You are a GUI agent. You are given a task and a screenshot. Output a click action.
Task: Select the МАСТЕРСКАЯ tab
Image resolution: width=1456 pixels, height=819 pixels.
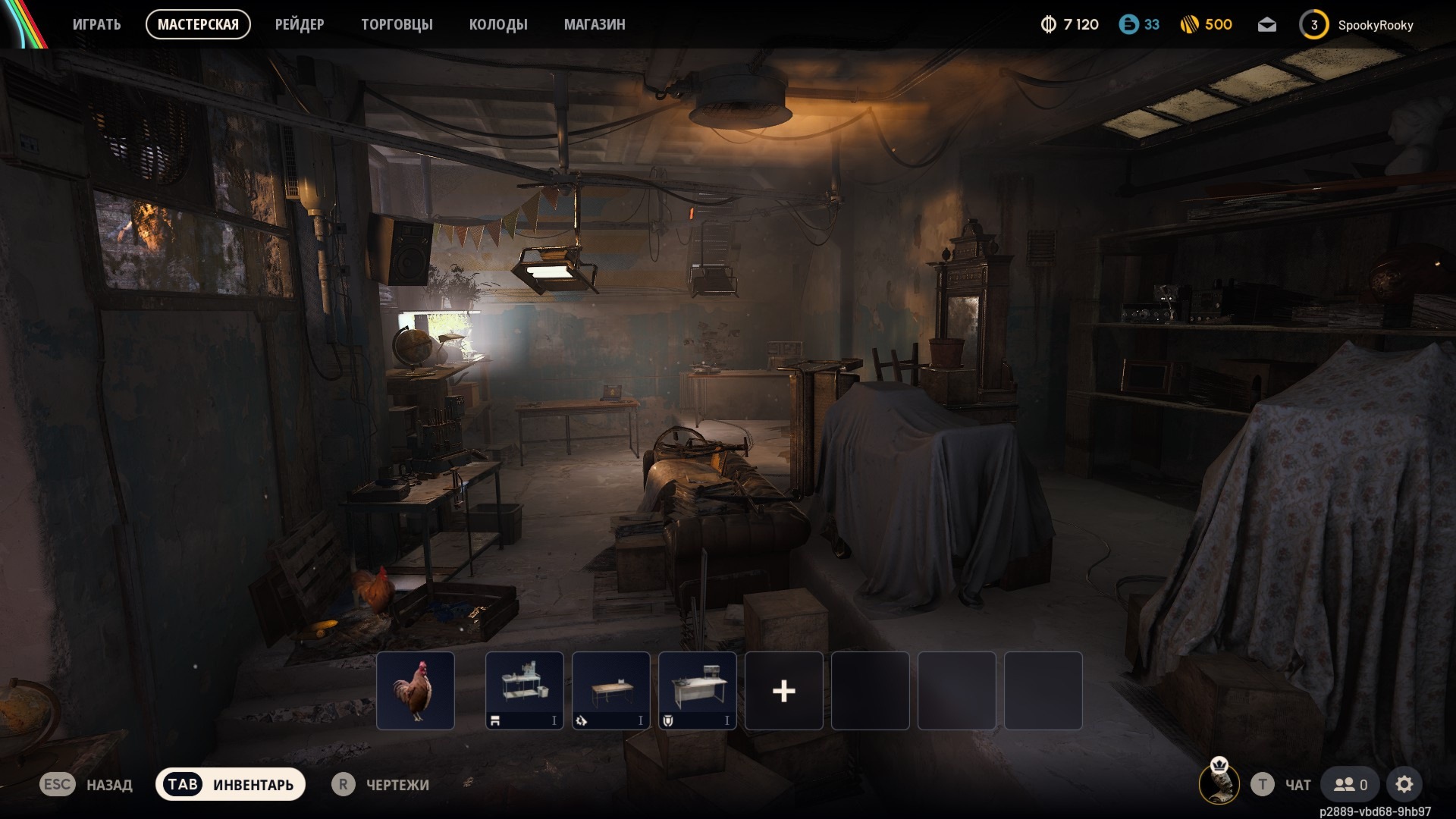[x=198, y=24]
